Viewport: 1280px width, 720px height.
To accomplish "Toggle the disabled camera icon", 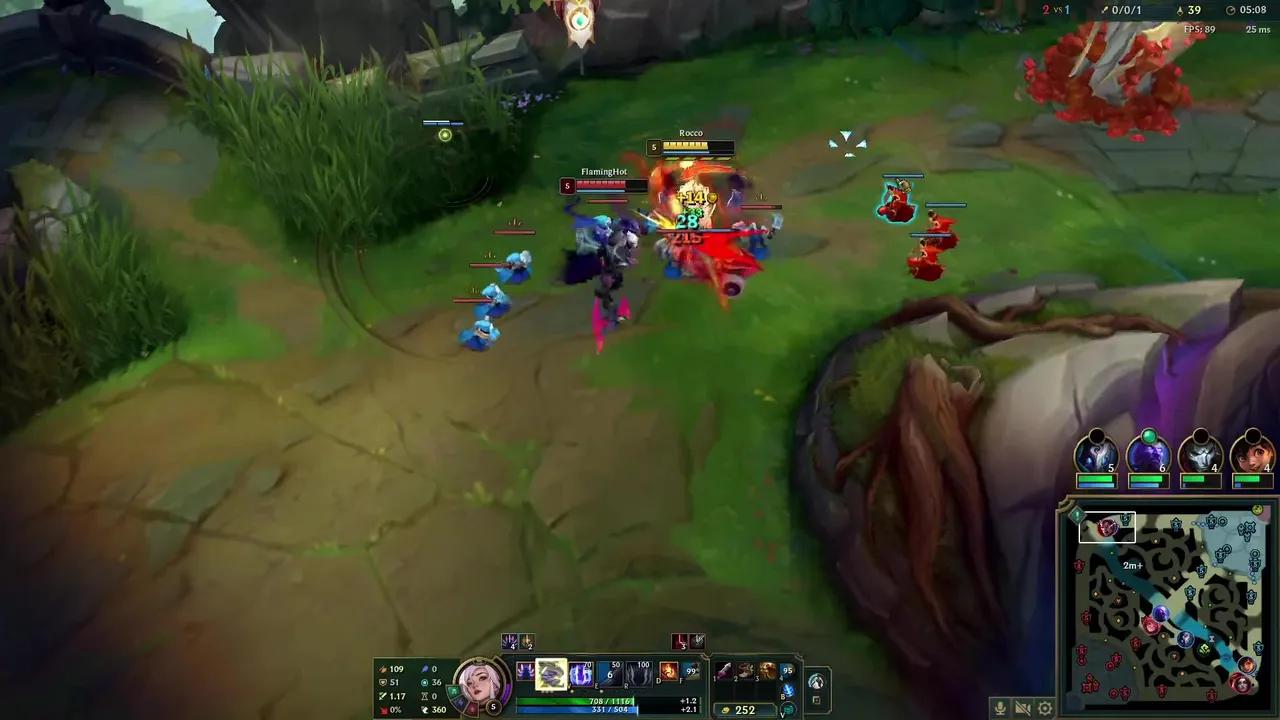I will (1022, 707).
